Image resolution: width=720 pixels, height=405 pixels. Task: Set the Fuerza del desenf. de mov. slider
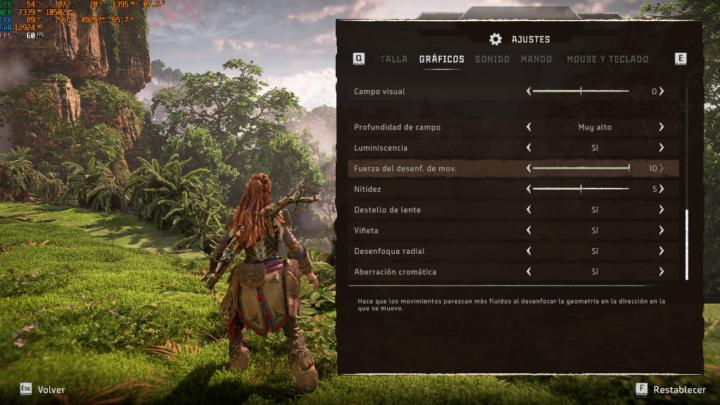[x=580, y=168]
